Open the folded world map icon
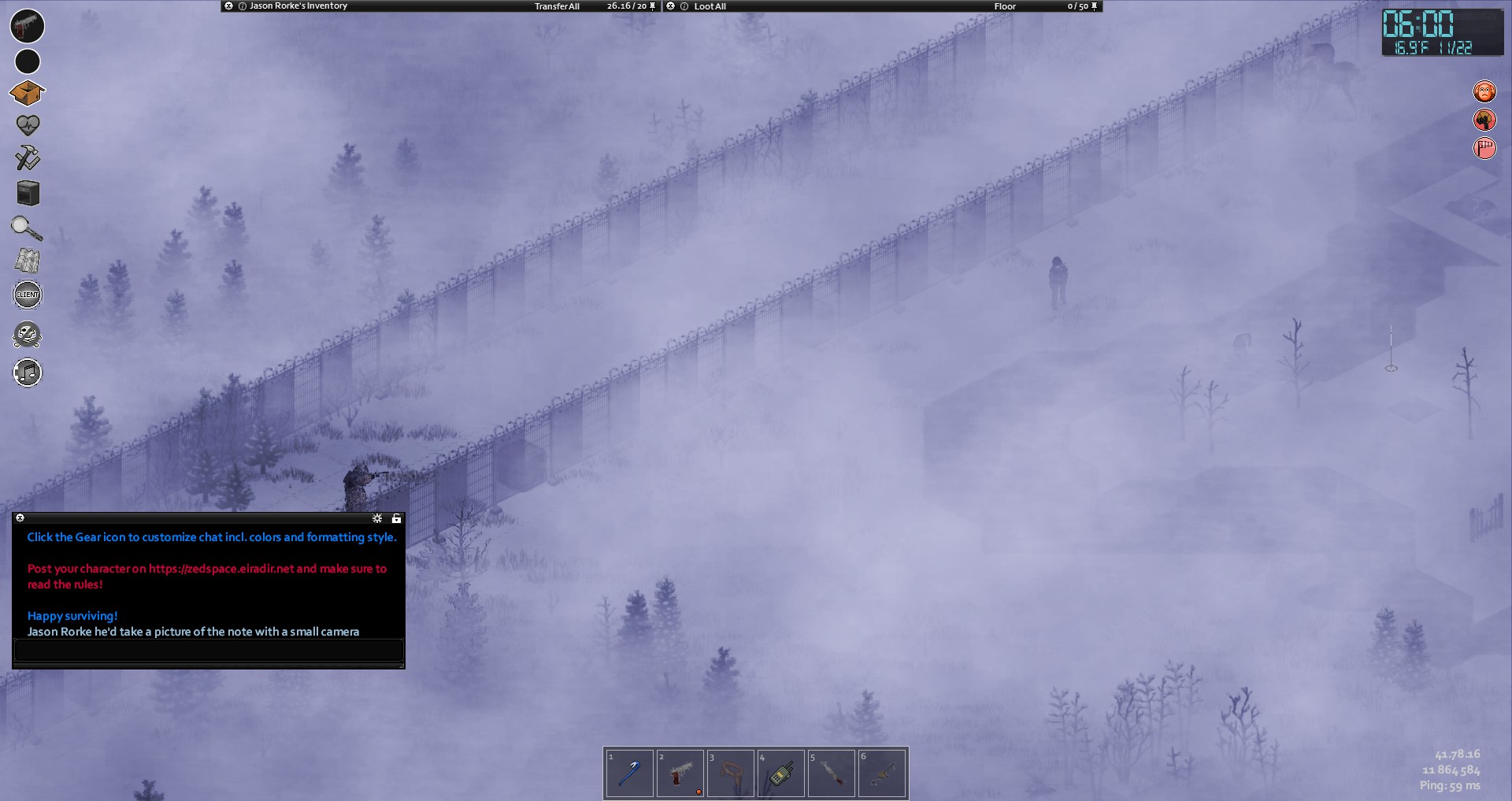 (x=28, y=261)
